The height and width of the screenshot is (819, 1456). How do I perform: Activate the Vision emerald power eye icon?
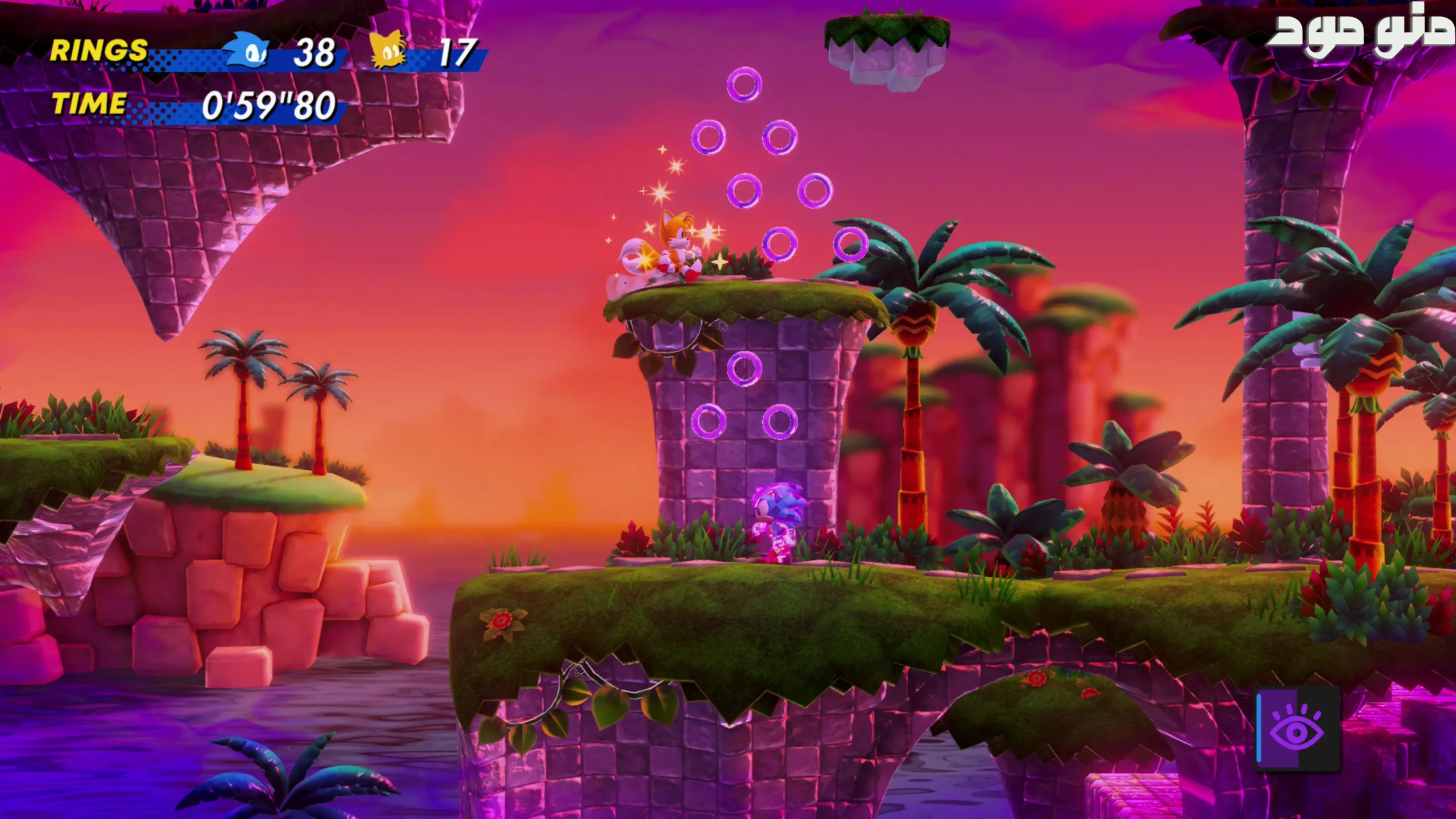[1297, 730]
